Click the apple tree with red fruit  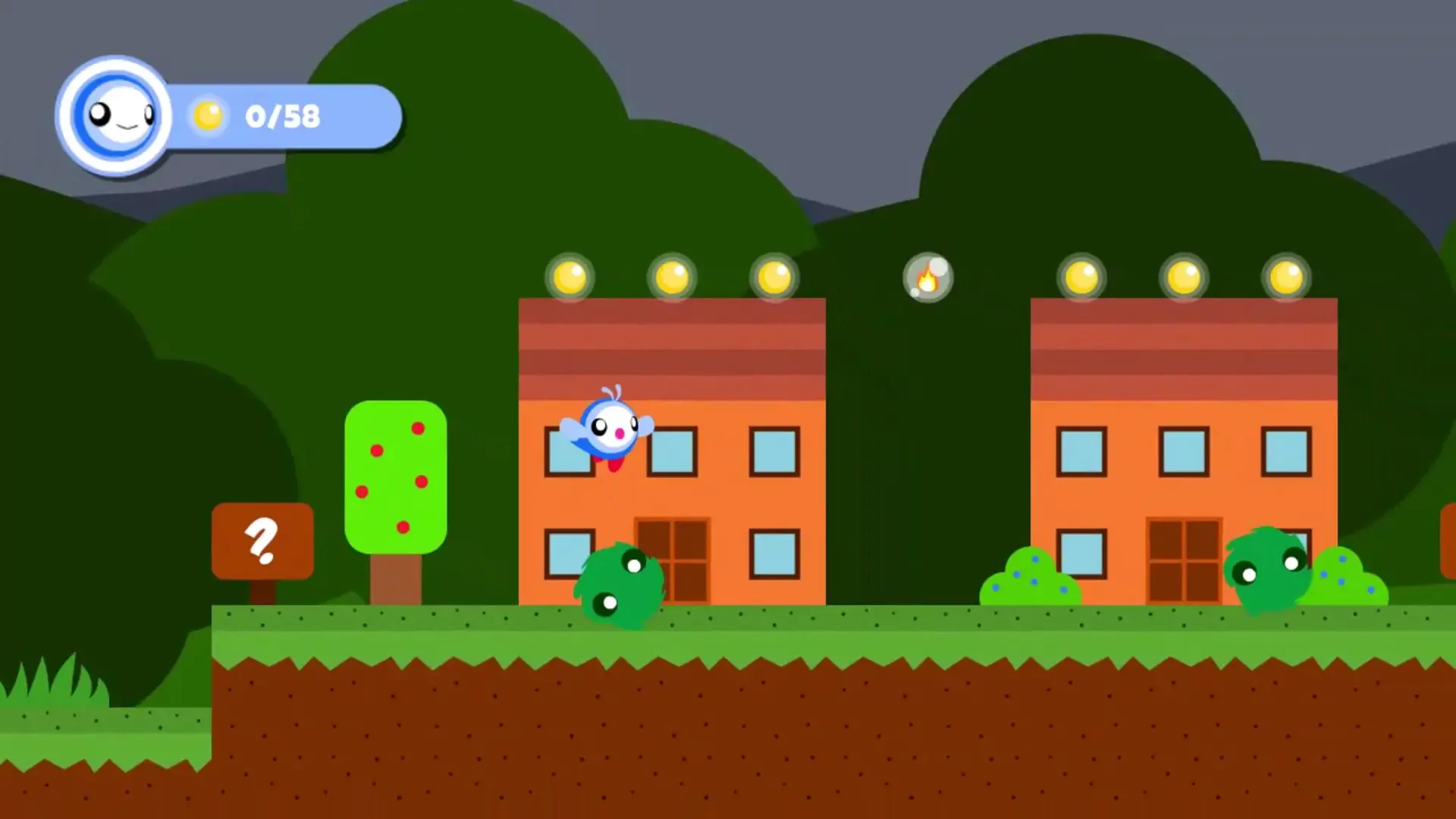point(394,478)
